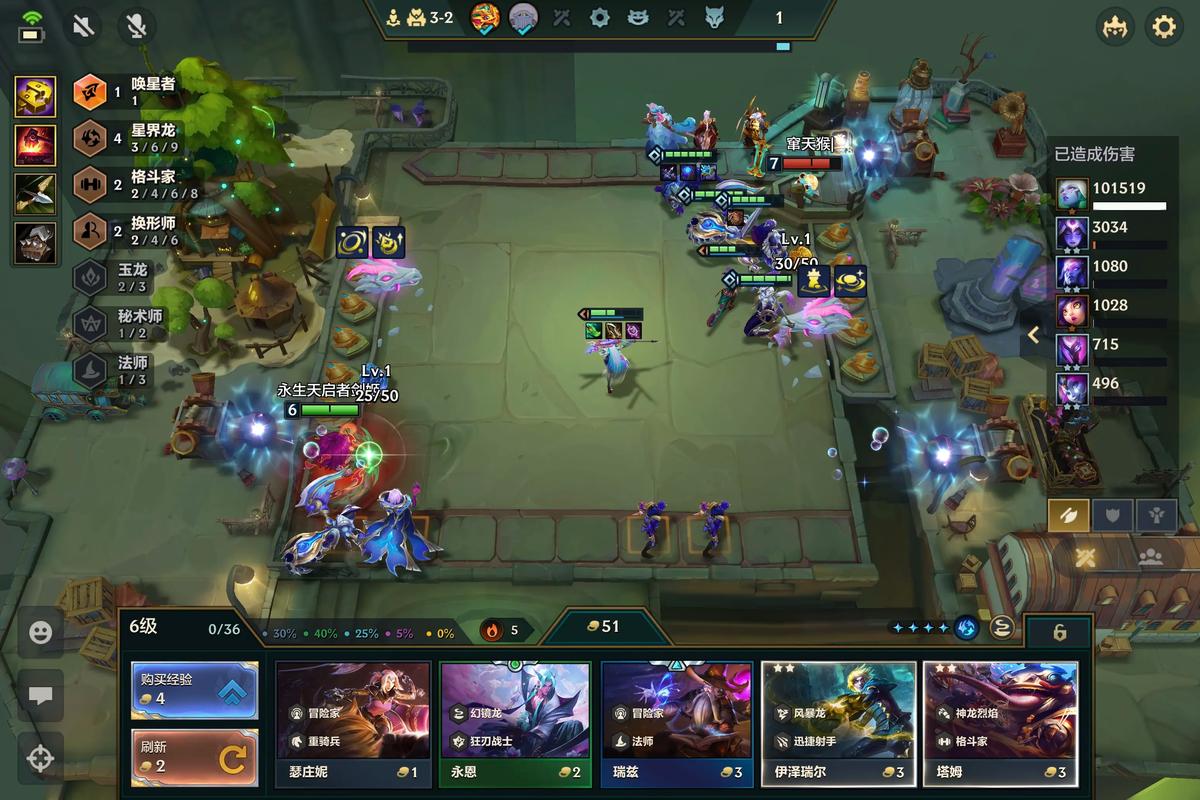1200x800 pixels.
Task: Toggle the microphone mute button
Action: [x=135, y=26]
